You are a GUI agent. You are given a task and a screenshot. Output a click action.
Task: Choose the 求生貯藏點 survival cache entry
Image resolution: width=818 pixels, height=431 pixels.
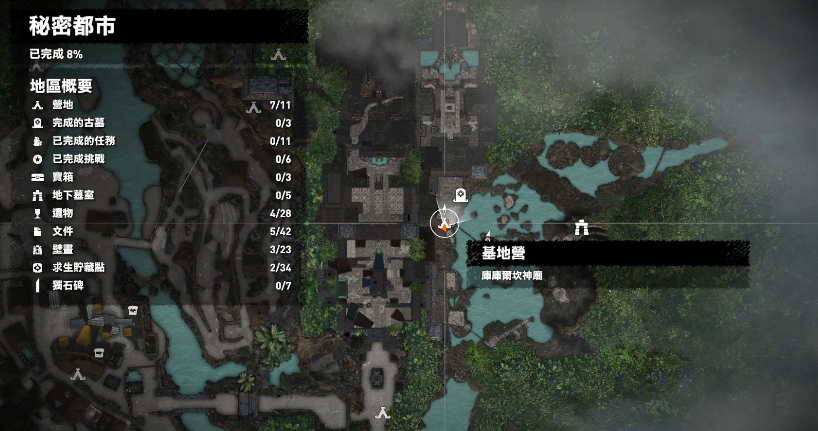[150, 268]
